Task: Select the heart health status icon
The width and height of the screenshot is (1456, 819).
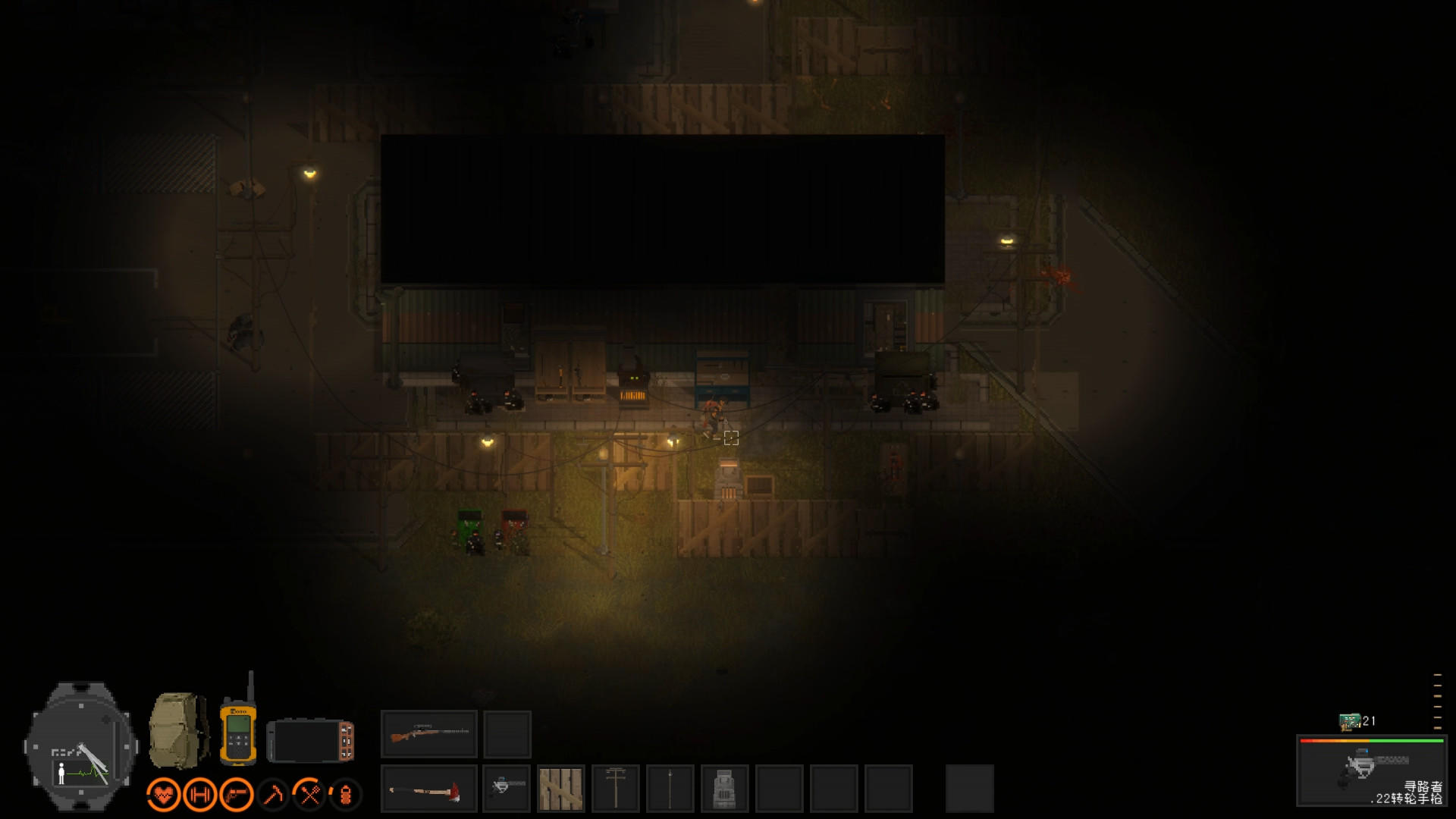Action: [x=165, y=793]
